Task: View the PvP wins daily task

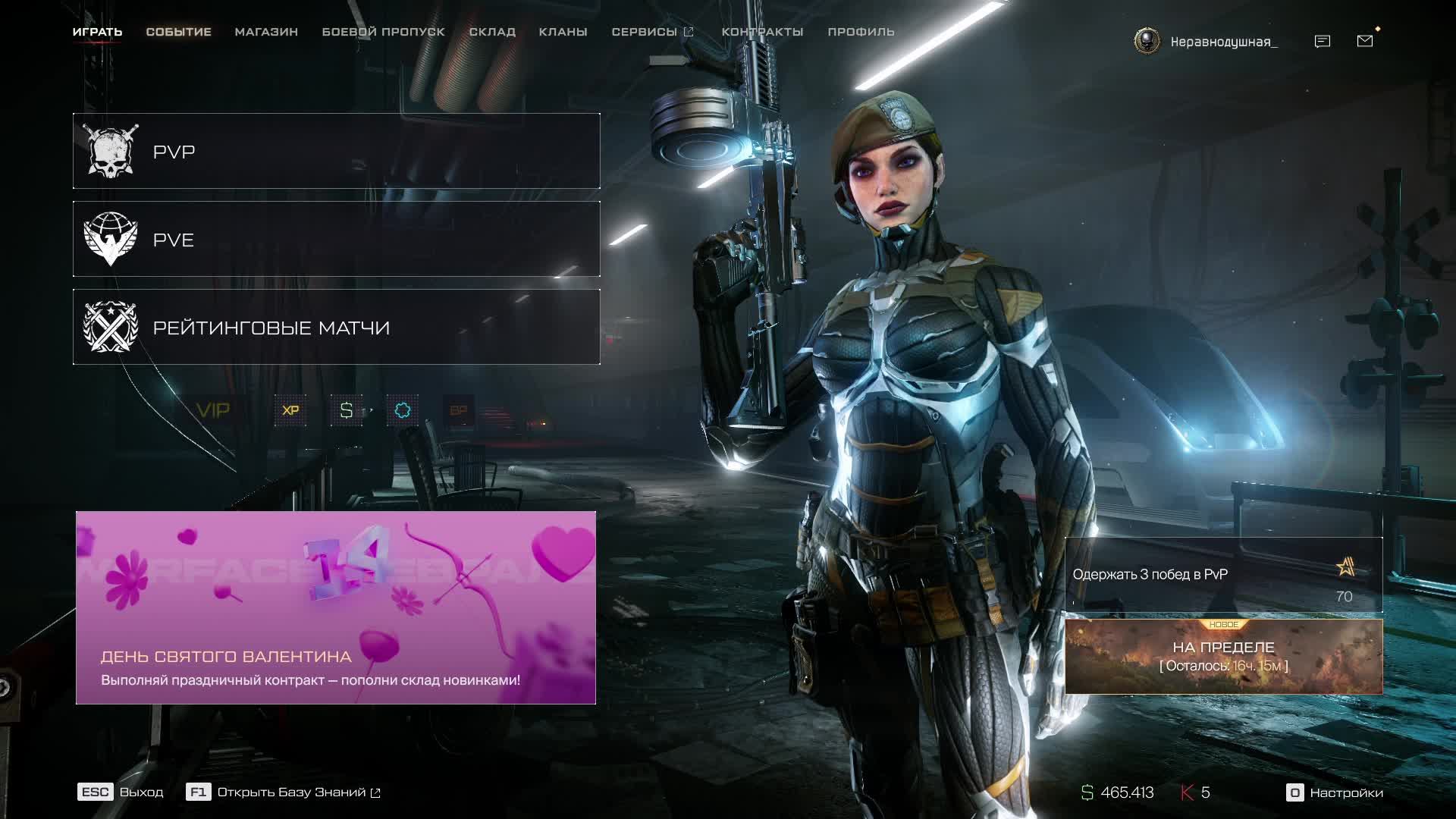Action: point(1223,575)
